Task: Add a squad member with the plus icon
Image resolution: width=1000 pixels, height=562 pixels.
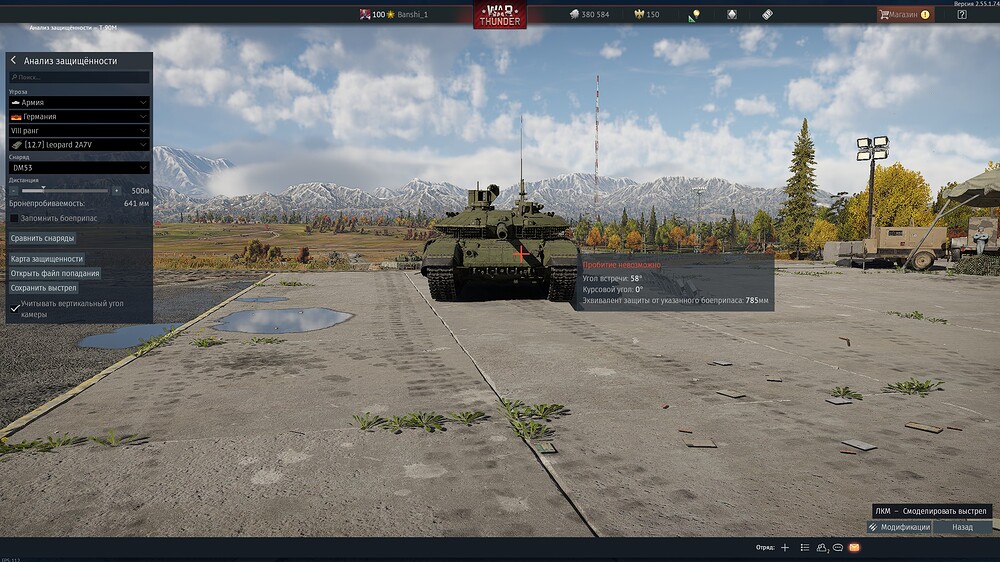Action: (785, 548)
